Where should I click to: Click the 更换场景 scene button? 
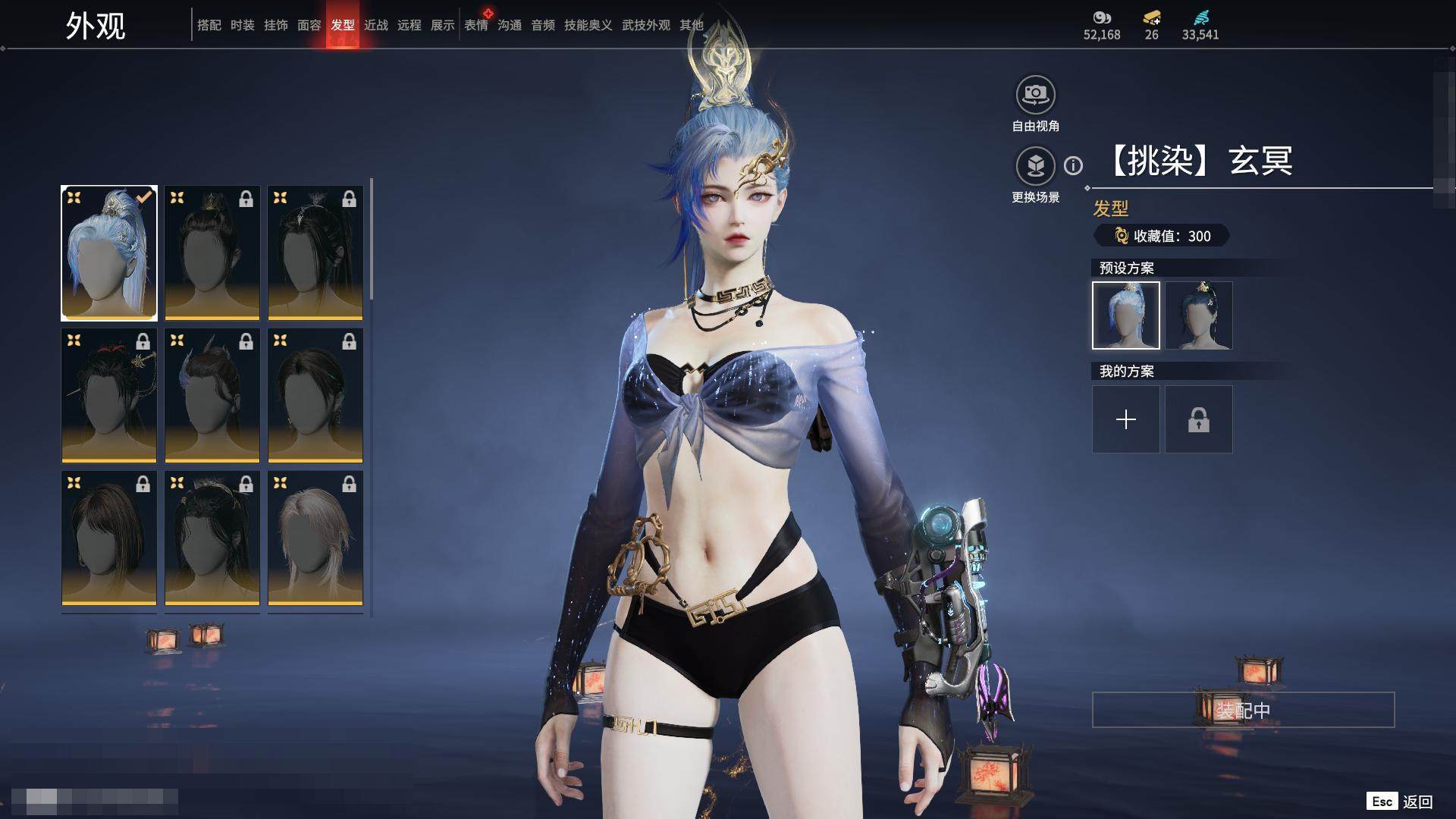pos(1035,167)
